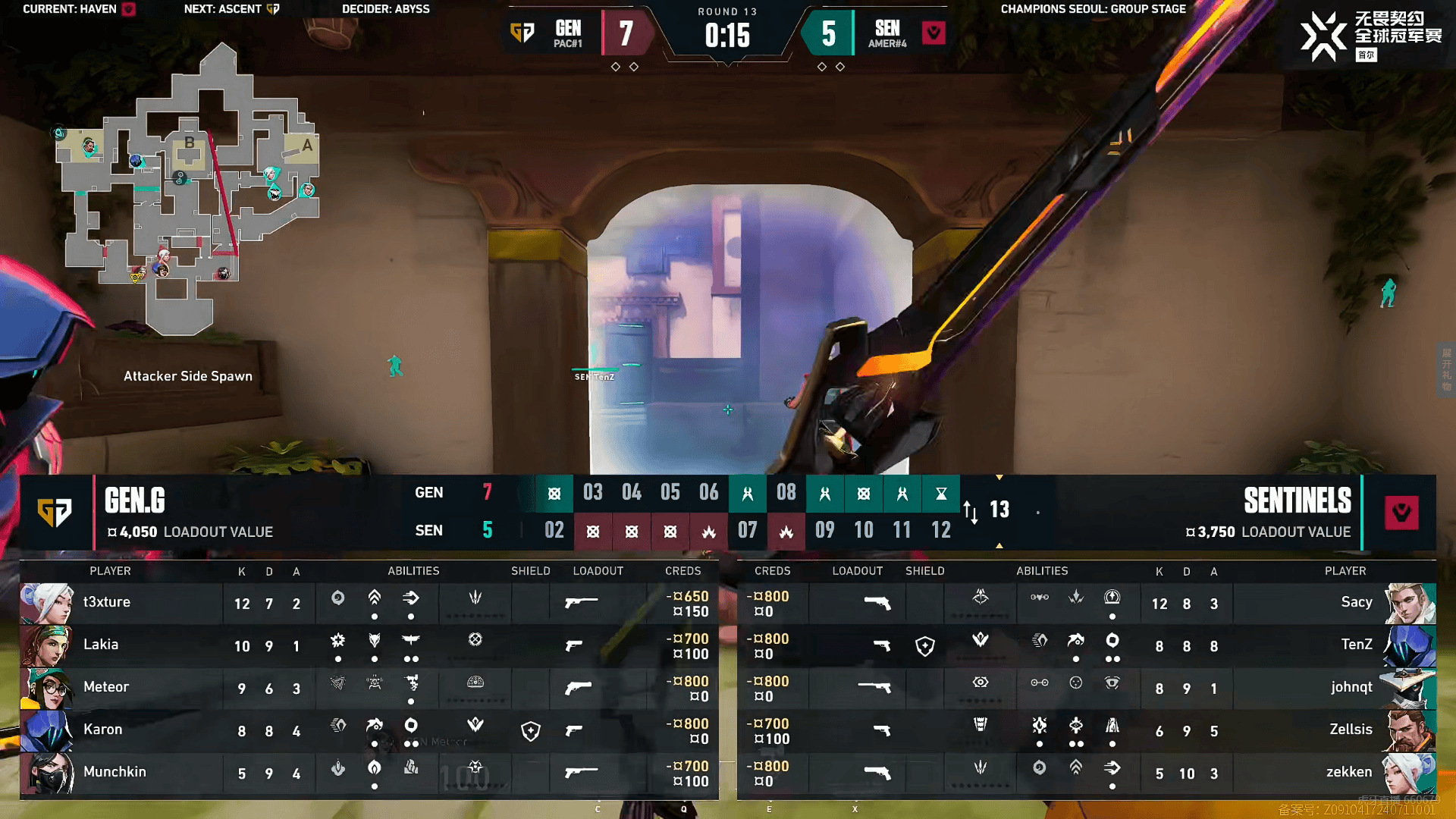The image size is (1456, 819).
Task: Select round 02 in the round history
Action: tap(554, 530)
